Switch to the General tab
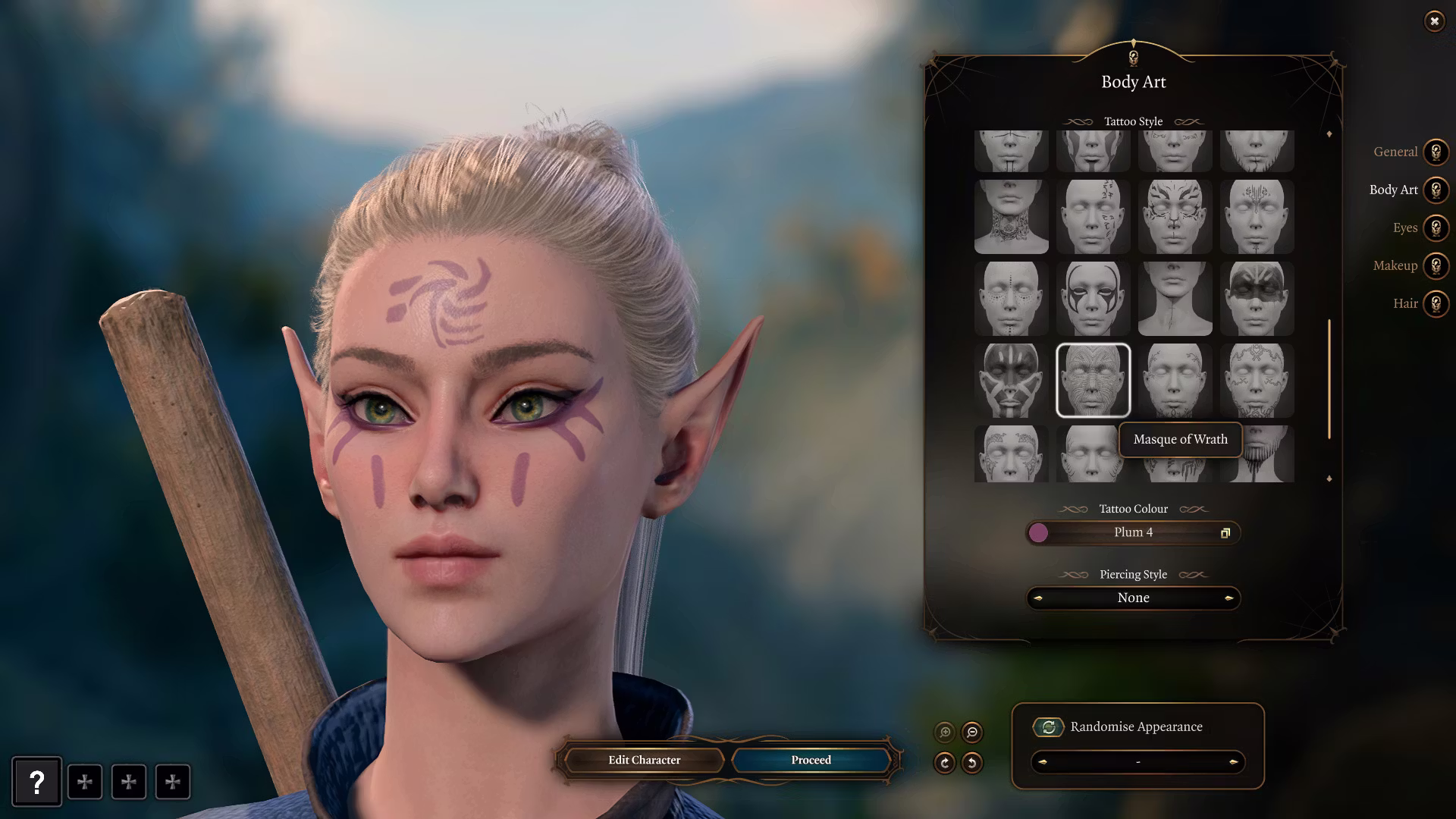The image size is (1456, 819). 1435,152
